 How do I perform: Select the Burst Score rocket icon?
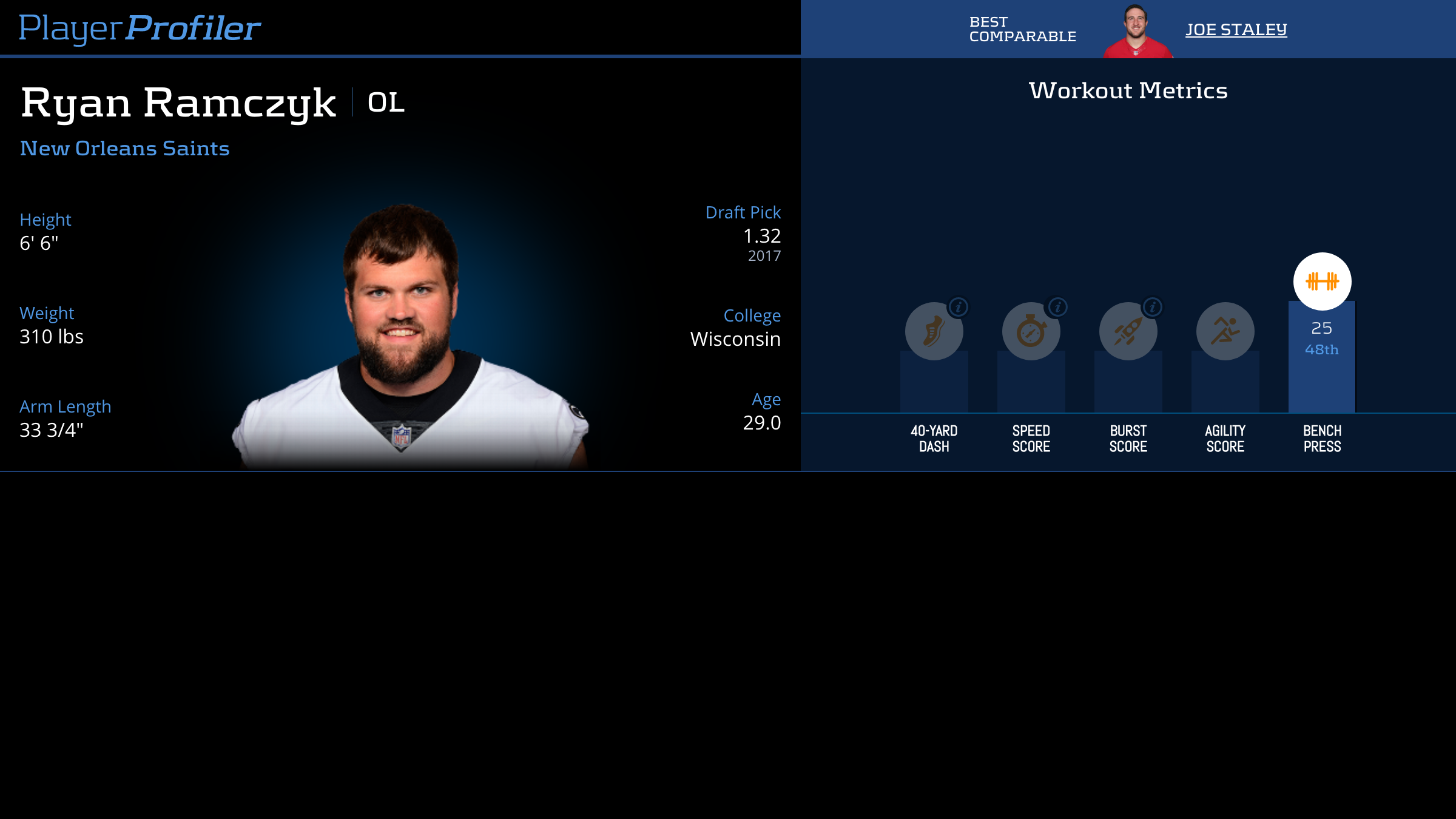point(1127,332)
